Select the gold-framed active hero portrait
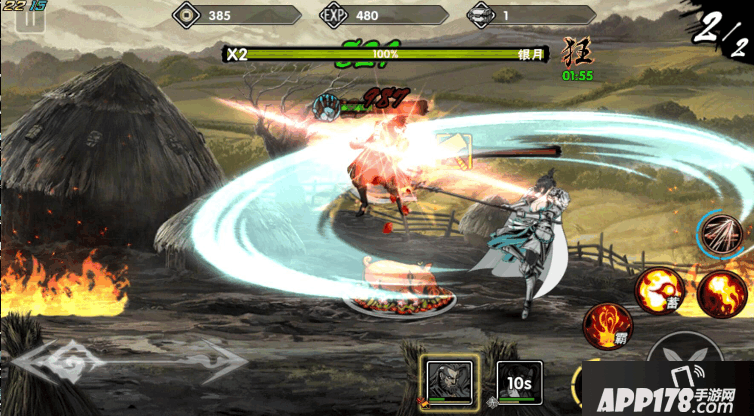This screenshot has height=416, width=754. click(447, 381)
